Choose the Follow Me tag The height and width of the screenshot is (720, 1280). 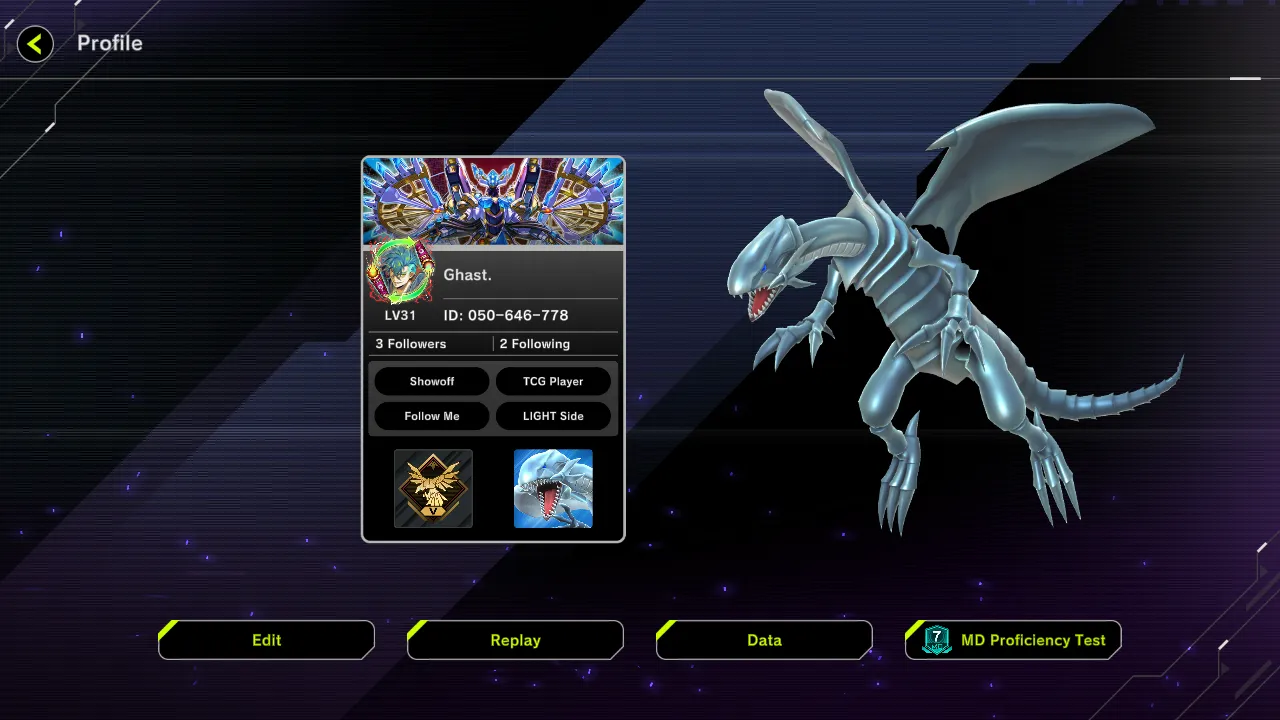click(x=432, y=416)
